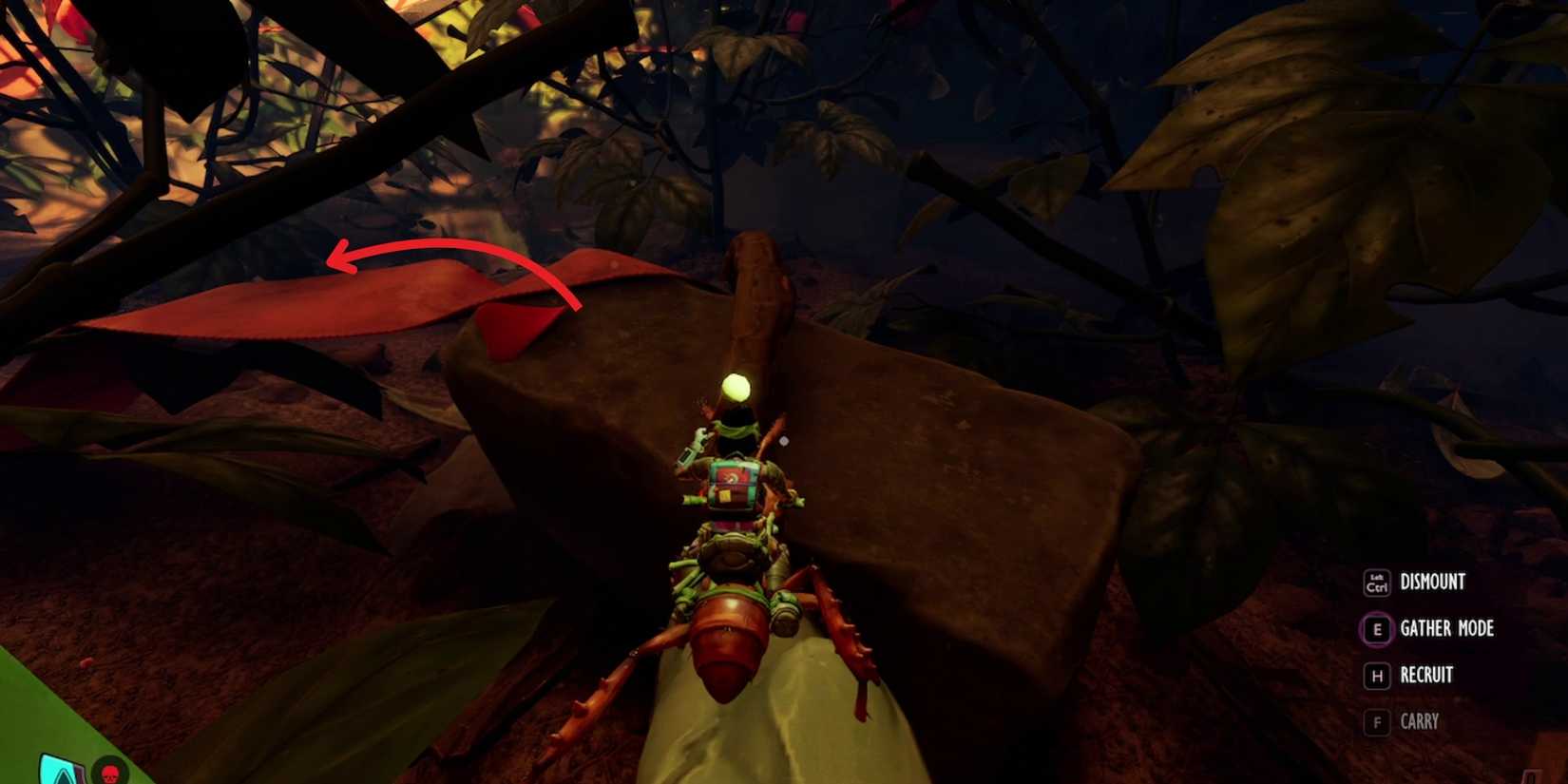Activate the RECRUIT option

click(x=1426, y=676)
